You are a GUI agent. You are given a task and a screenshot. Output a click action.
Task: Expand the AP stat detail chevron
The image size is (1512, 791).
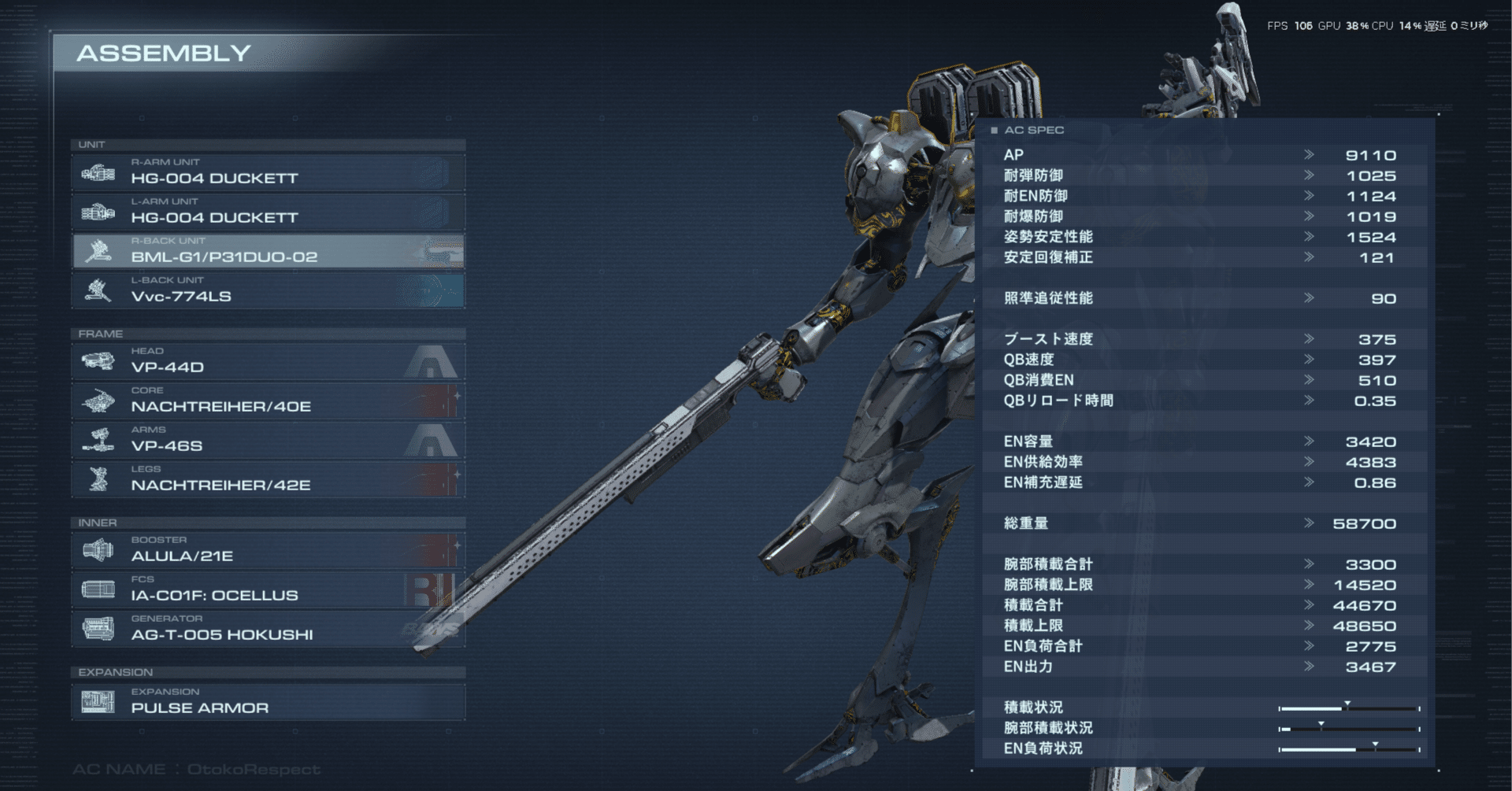pos(1308,155)
